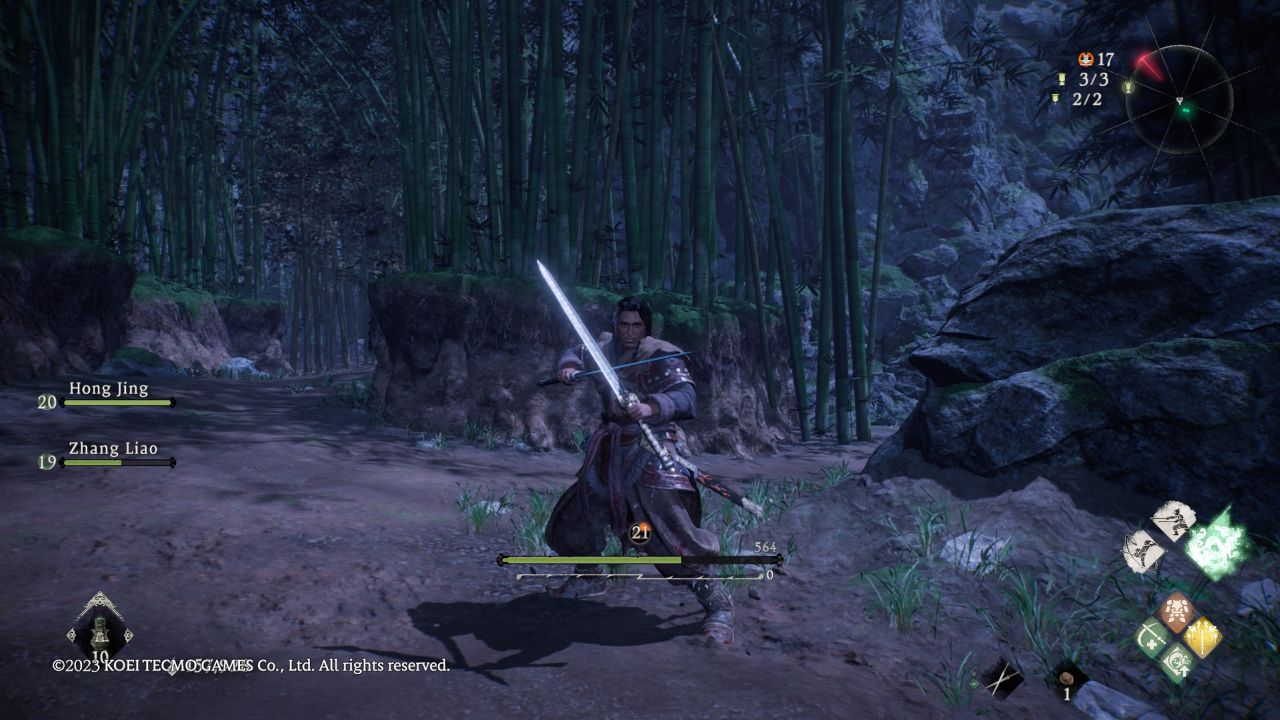Select Zhang Liao's name label
The width and height of the screenshot is (1280, 720).
click(112, 449)
